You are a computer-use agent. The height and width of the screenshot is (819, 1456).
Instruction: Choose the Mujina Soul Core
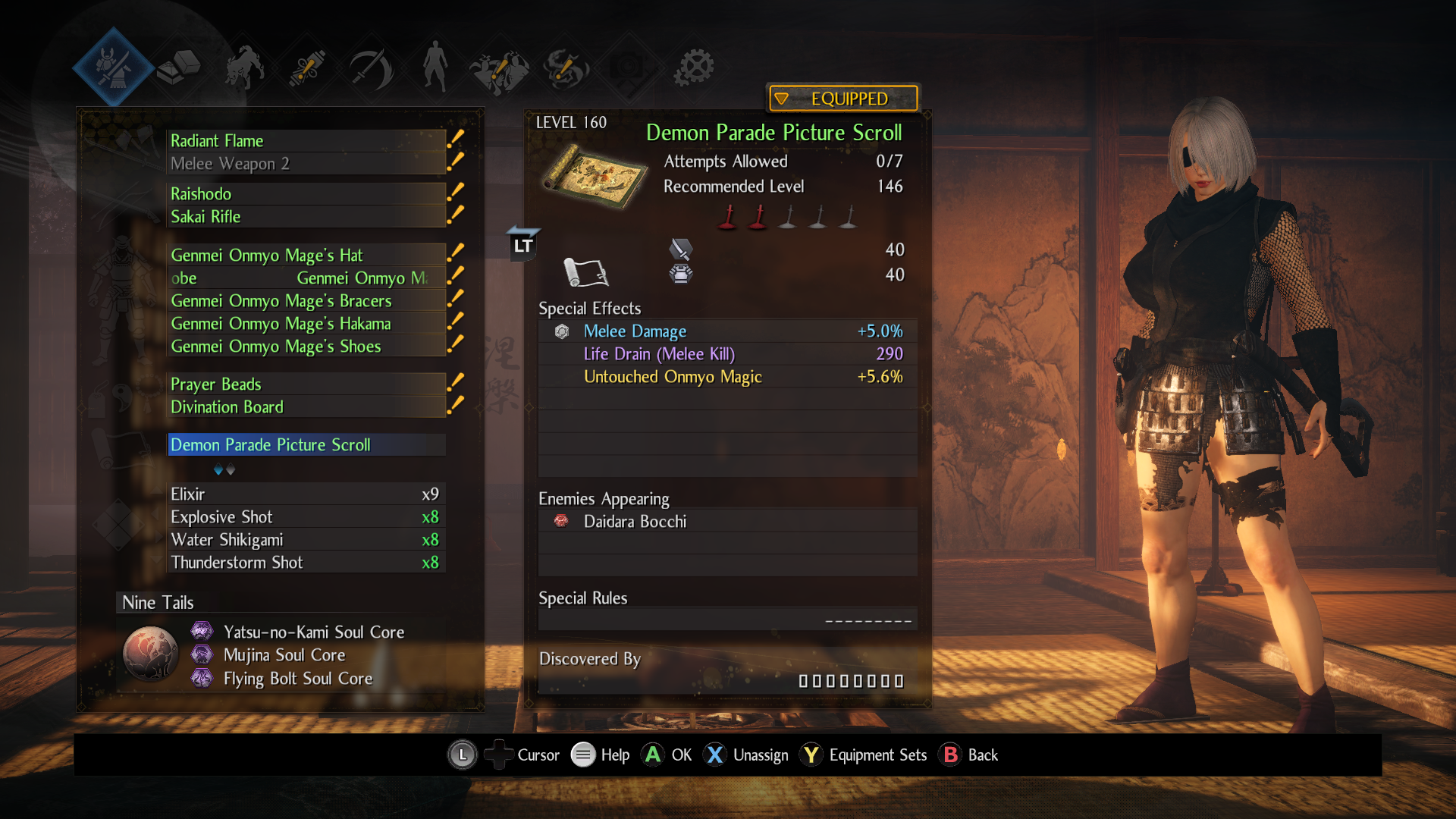point(284,655)
